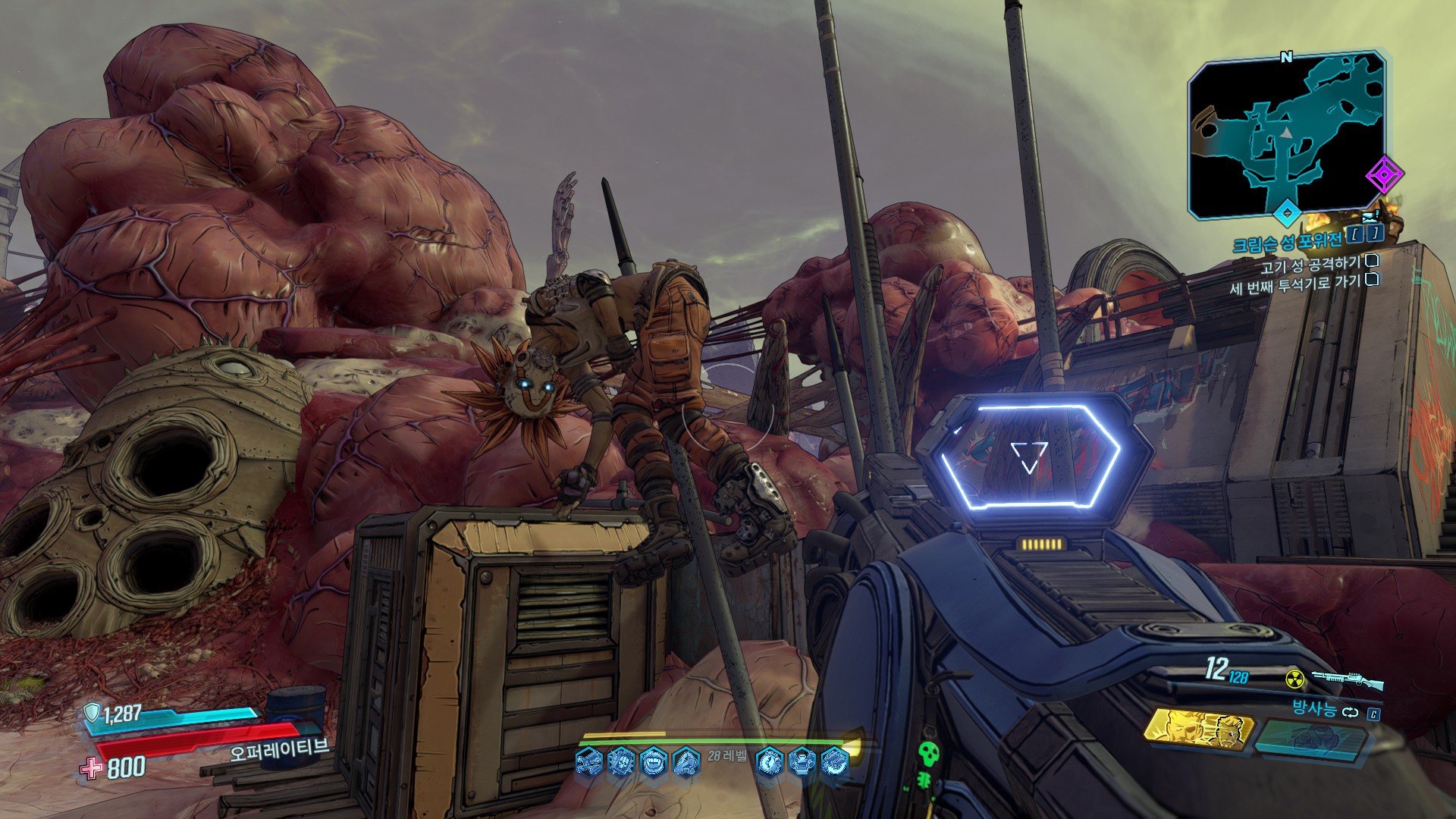Activate the golden bearded-face action skill
The height and width of the screenshot is (819, 1456).
tap(1197, 730)
